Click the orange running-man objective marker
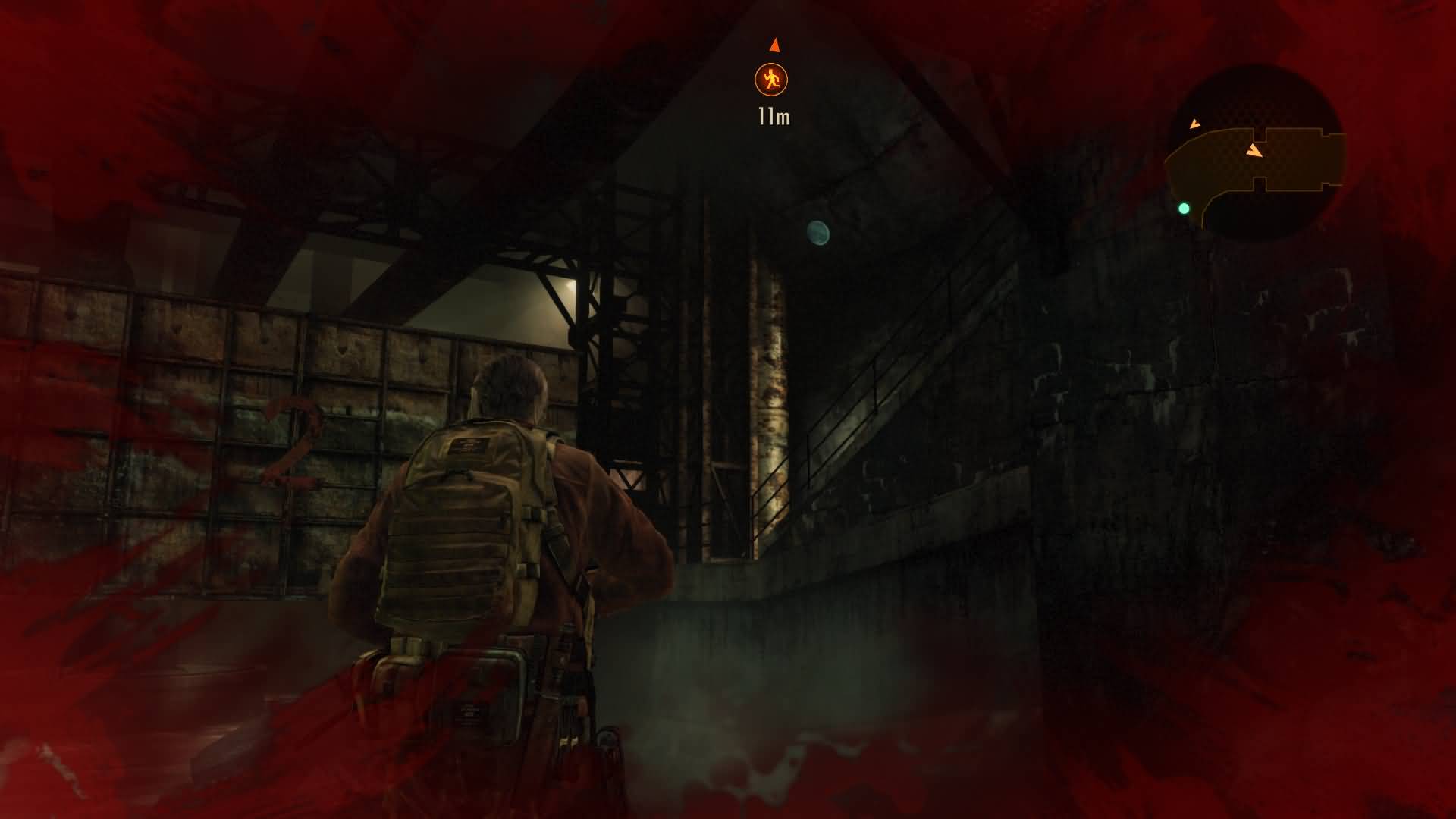Screen dimensions: 1456x819 [771, 80]
